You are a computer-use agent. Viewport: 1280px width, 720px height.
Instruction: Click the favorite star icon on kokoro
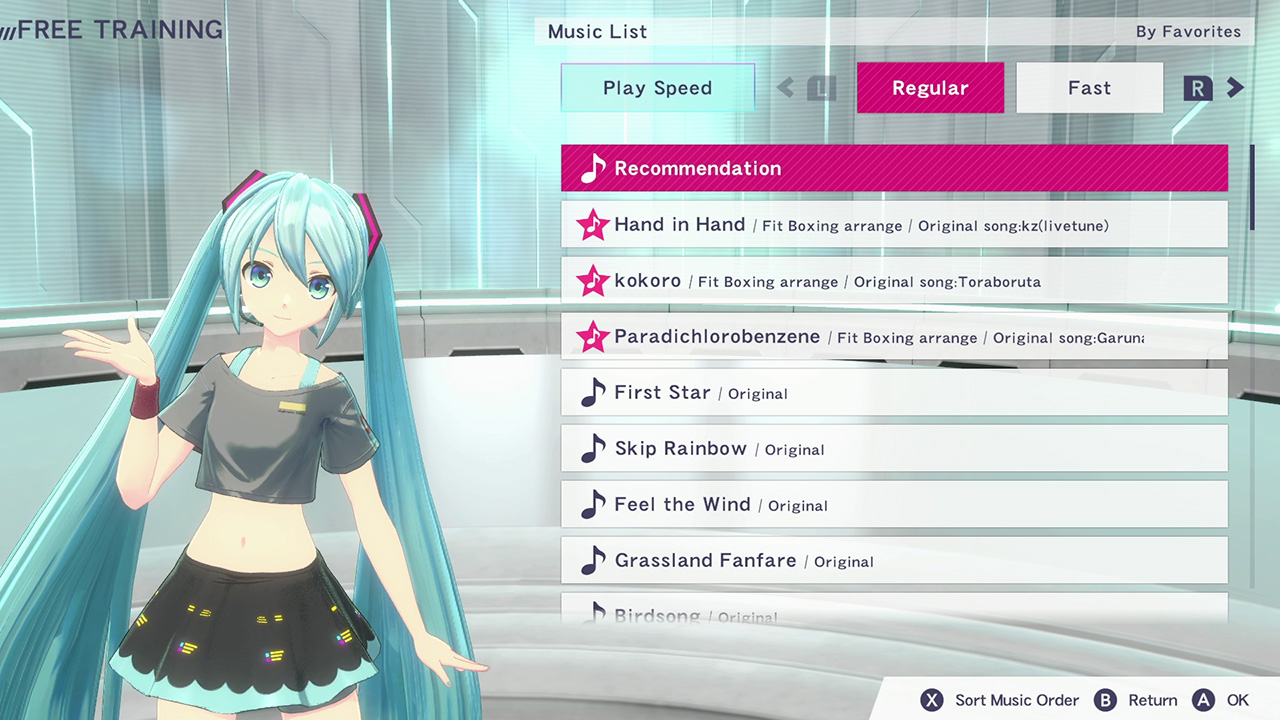[592, 281]
